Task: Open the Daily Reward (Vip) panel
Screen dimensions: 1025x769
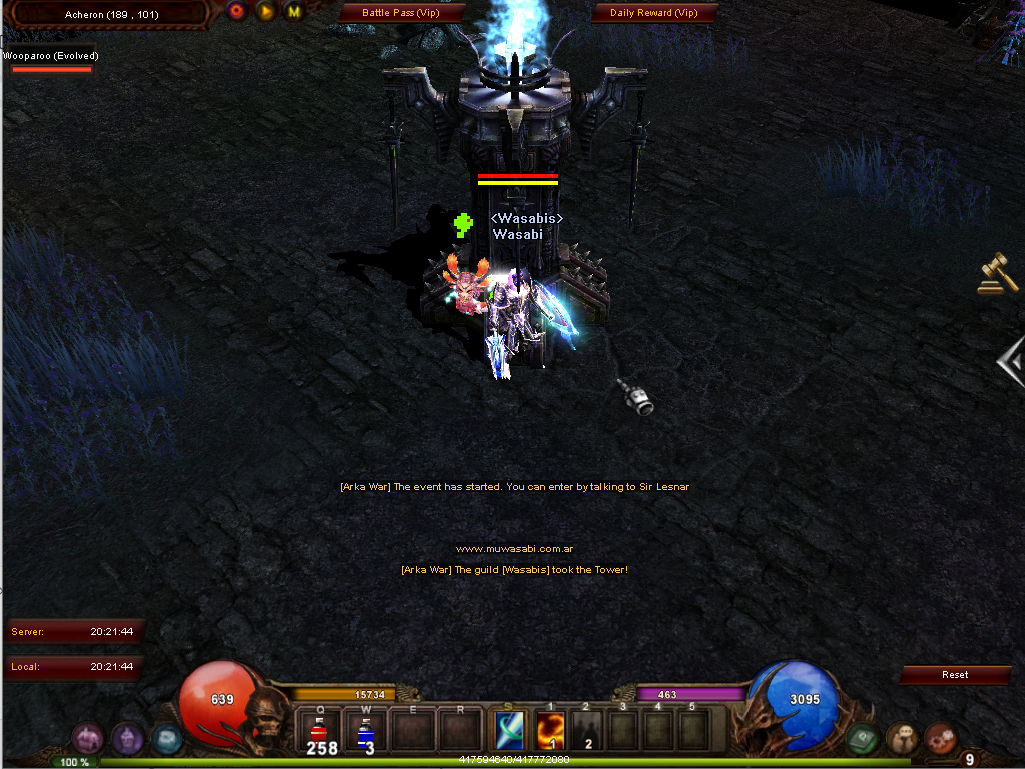Action: pos(653,13)
